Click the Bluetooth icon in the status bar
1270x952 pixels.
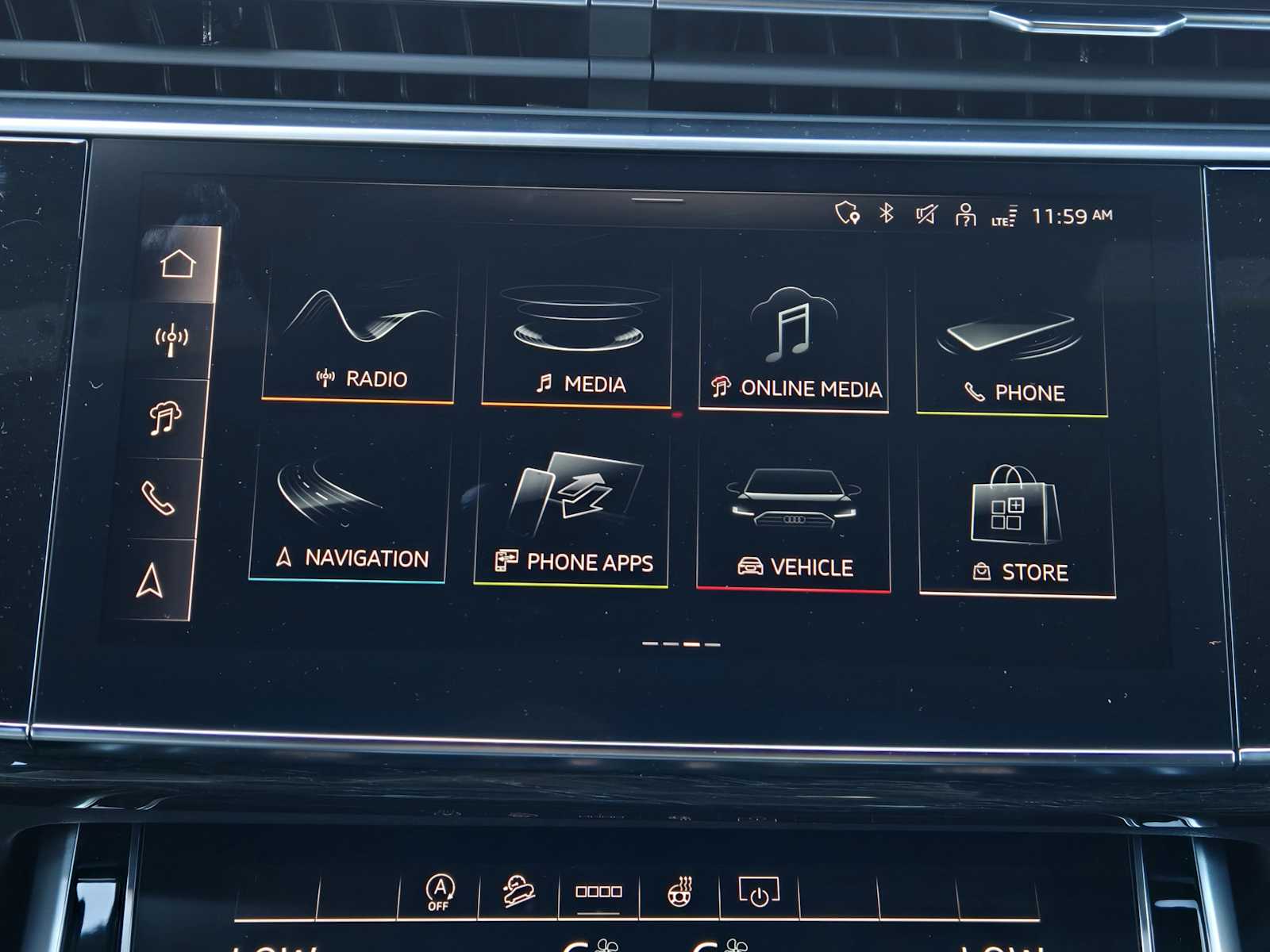tap(887, 213)
